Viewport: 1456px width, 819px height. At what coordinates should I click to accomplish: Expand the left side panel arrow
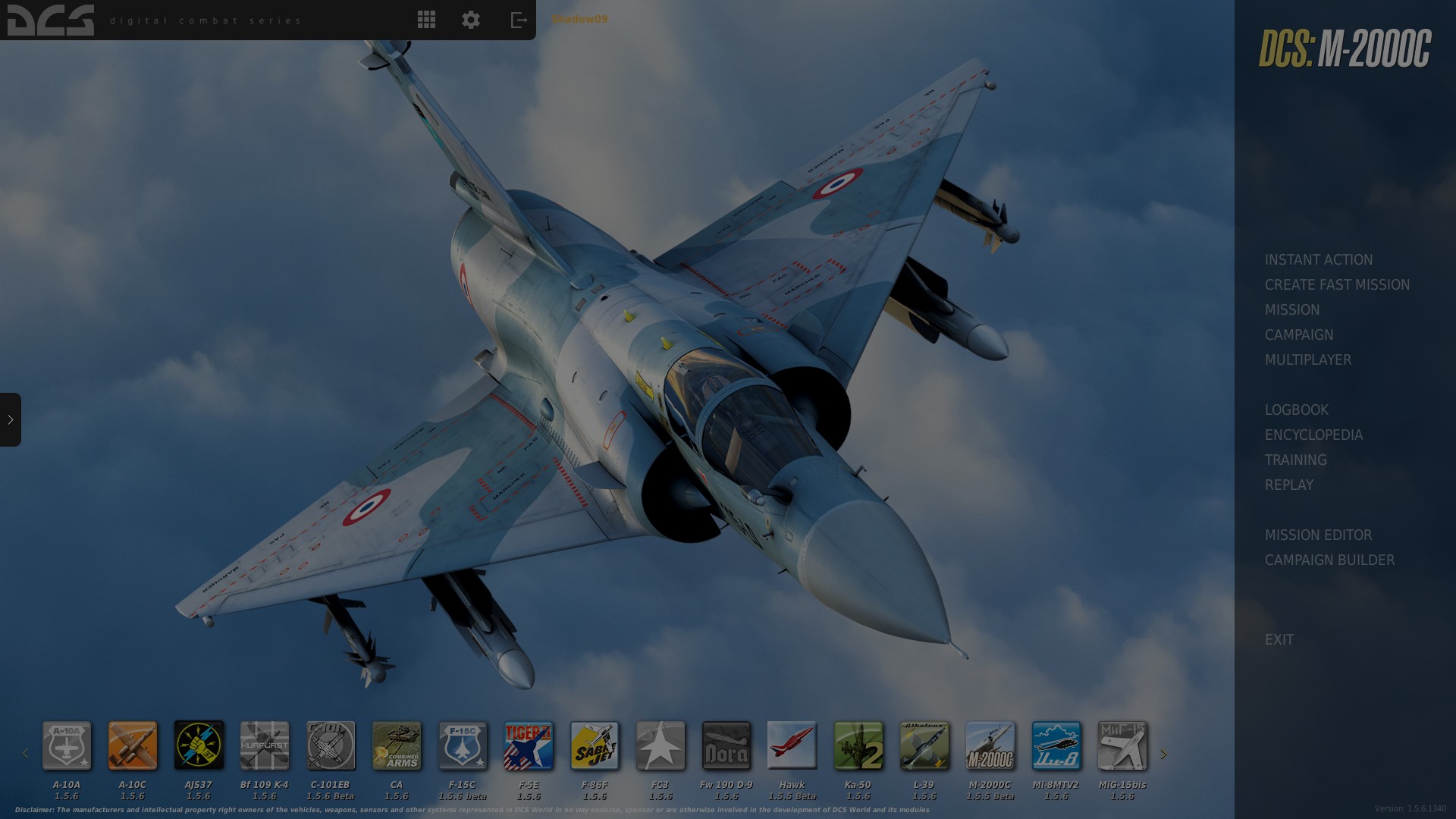tap(11, 420)
